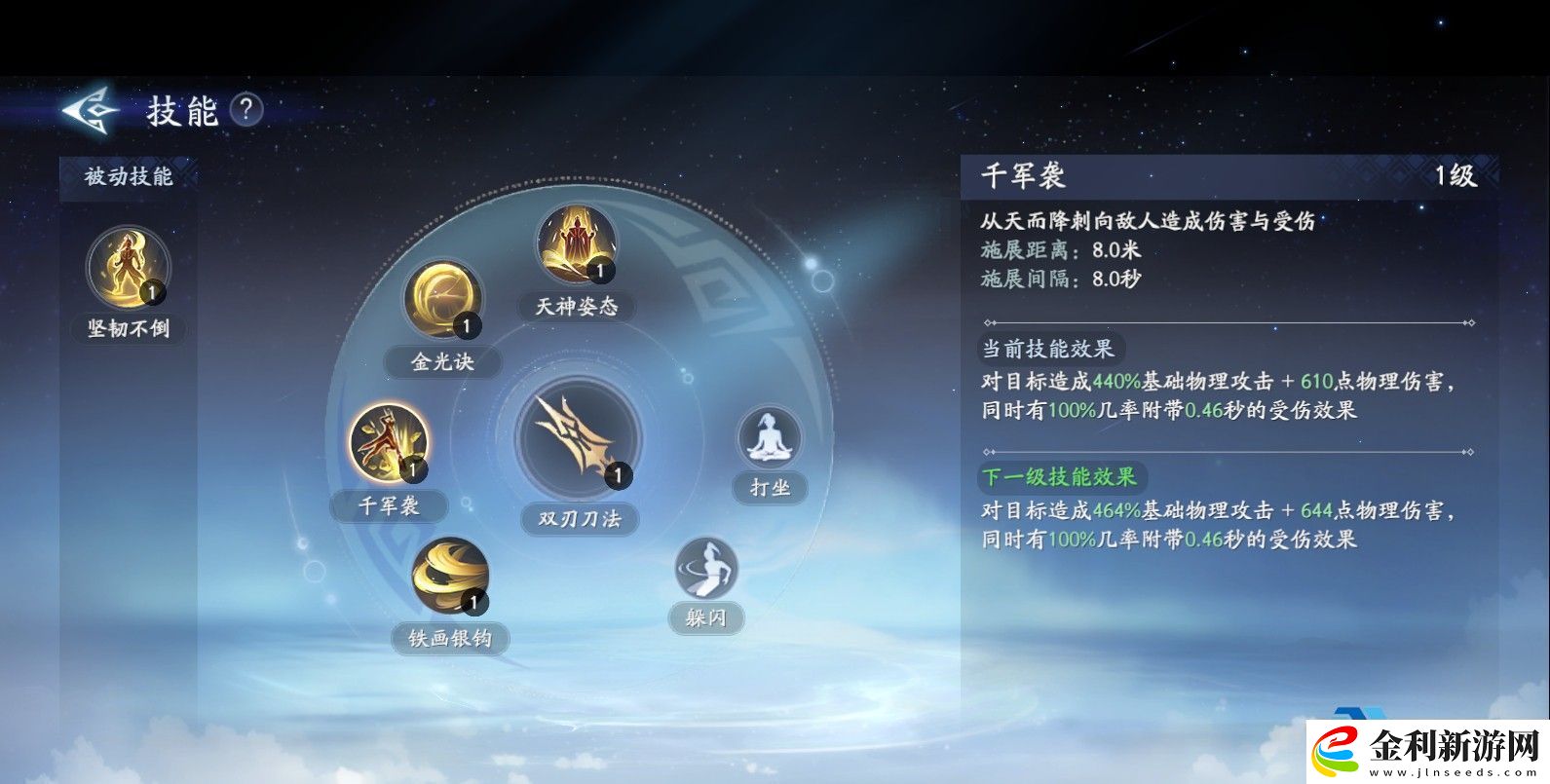The image size is (1550, 784).
Task: Select the 千军袭 skill icon
Action: [391, 443]
